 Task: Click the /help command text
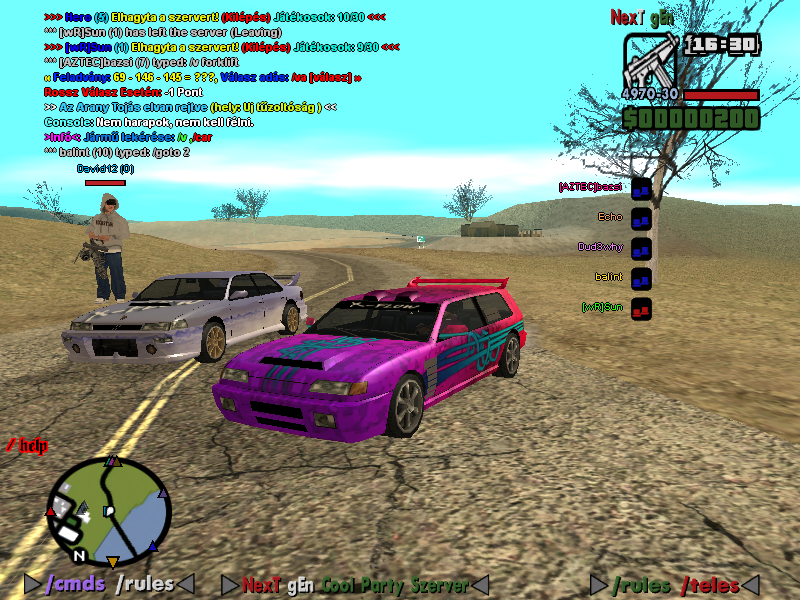pyautogui.click(x=27, y=445)
